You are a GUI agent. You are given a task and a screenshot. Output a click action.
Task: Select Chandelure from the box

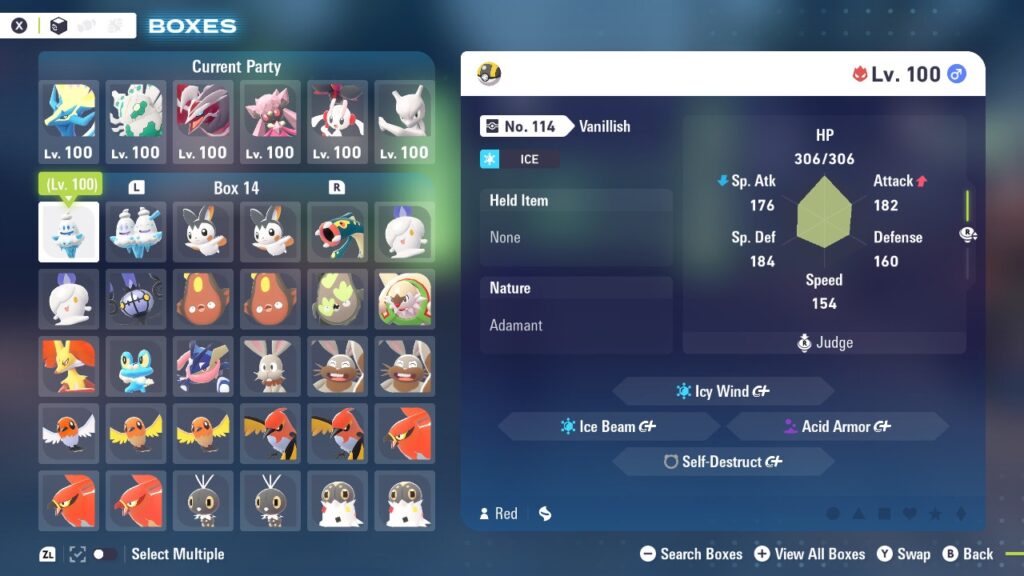[x=136, y=298]
